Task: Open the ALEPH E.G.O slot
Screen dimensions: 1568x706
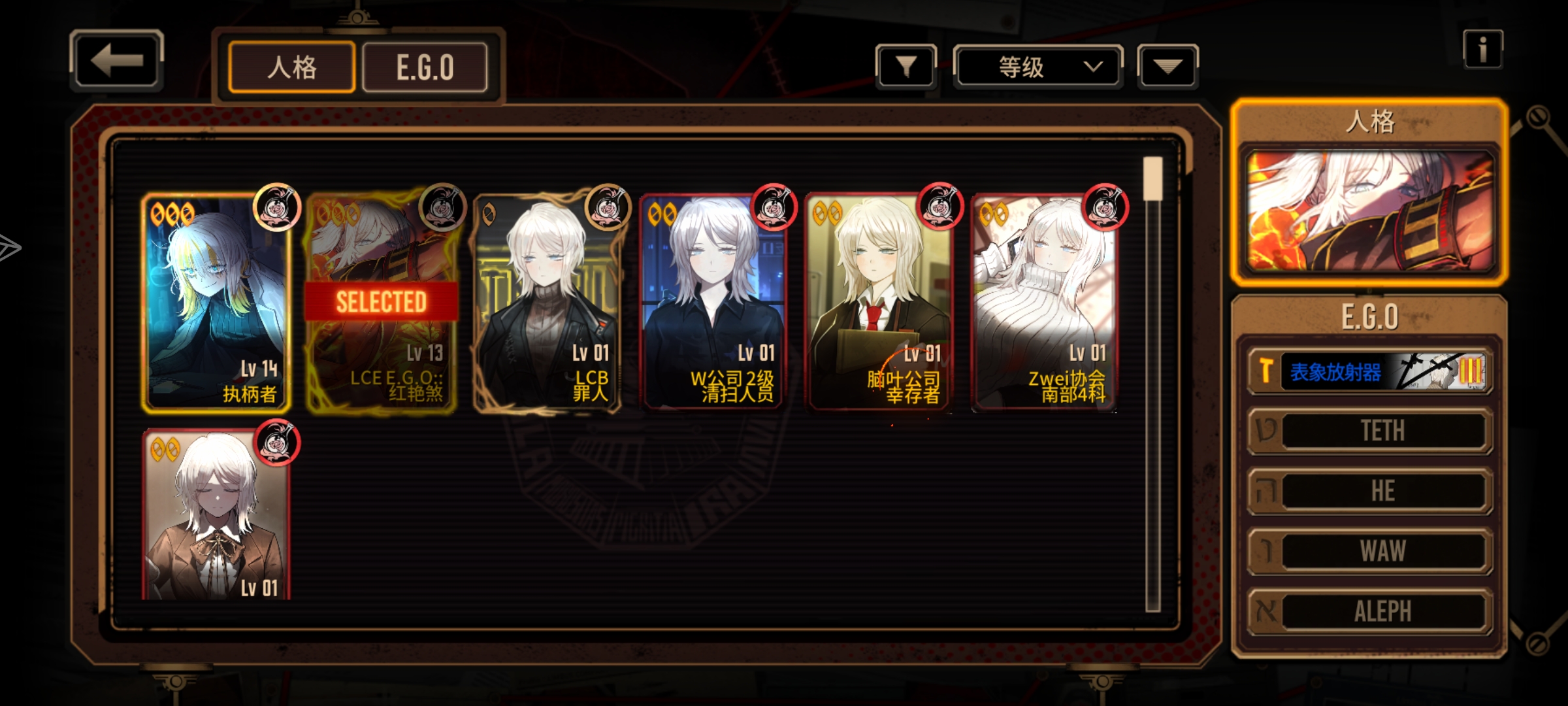Action: [1370, 611]
